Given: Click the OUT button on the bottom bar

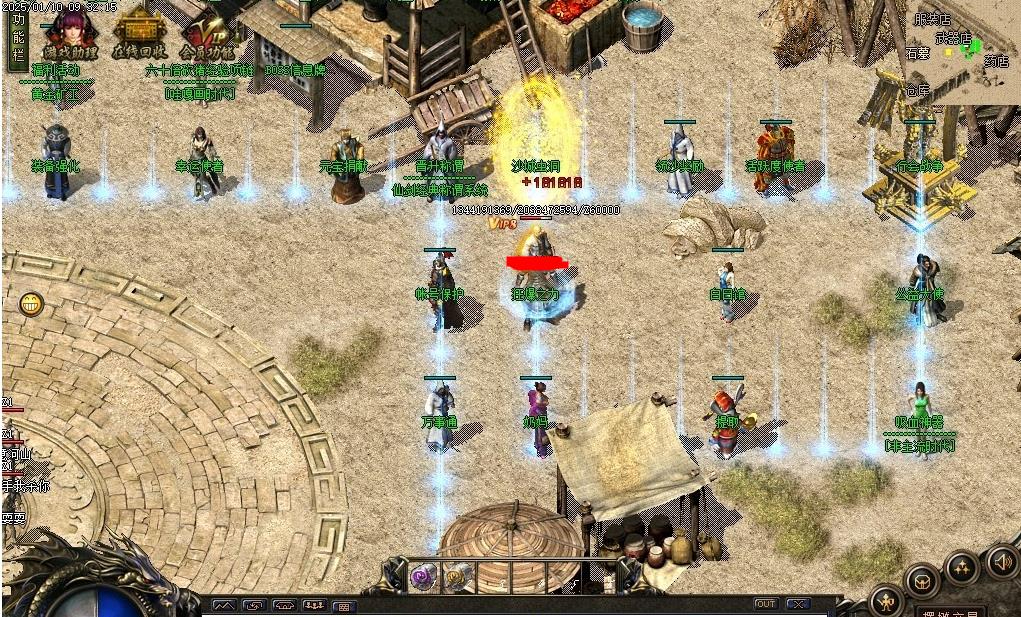Looking at the screenshot, I should point(766,604).
